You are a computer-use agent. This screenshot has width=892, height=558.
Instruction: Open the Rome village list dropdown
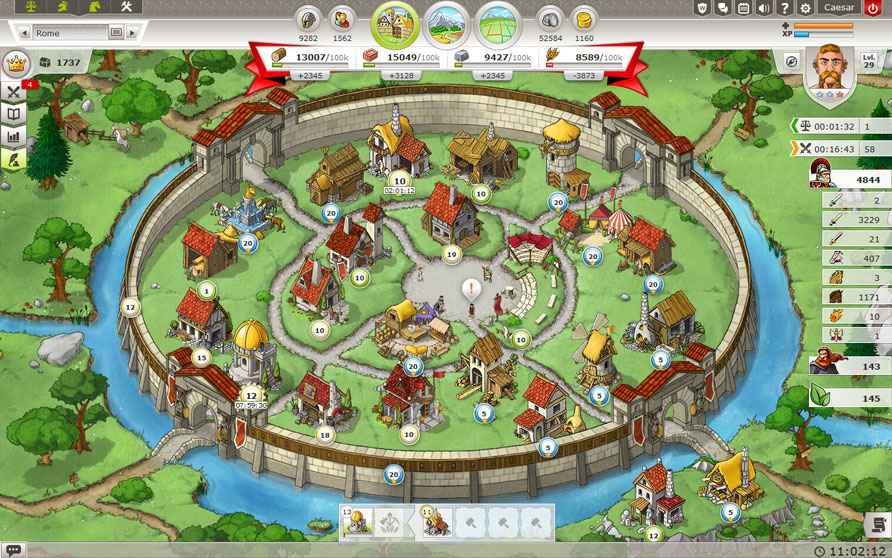pos(116,32)
